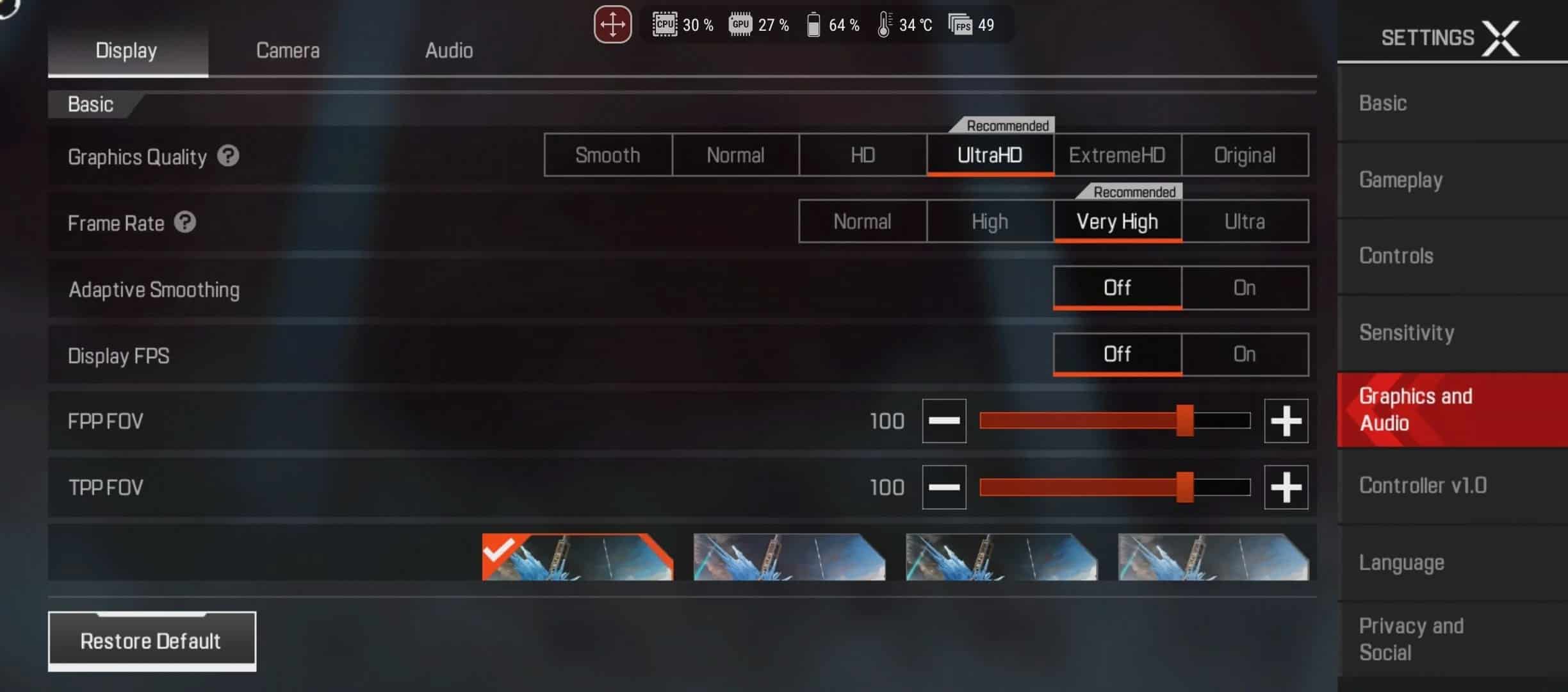Open Controller v1.0 settings

tap(1423, 486)
